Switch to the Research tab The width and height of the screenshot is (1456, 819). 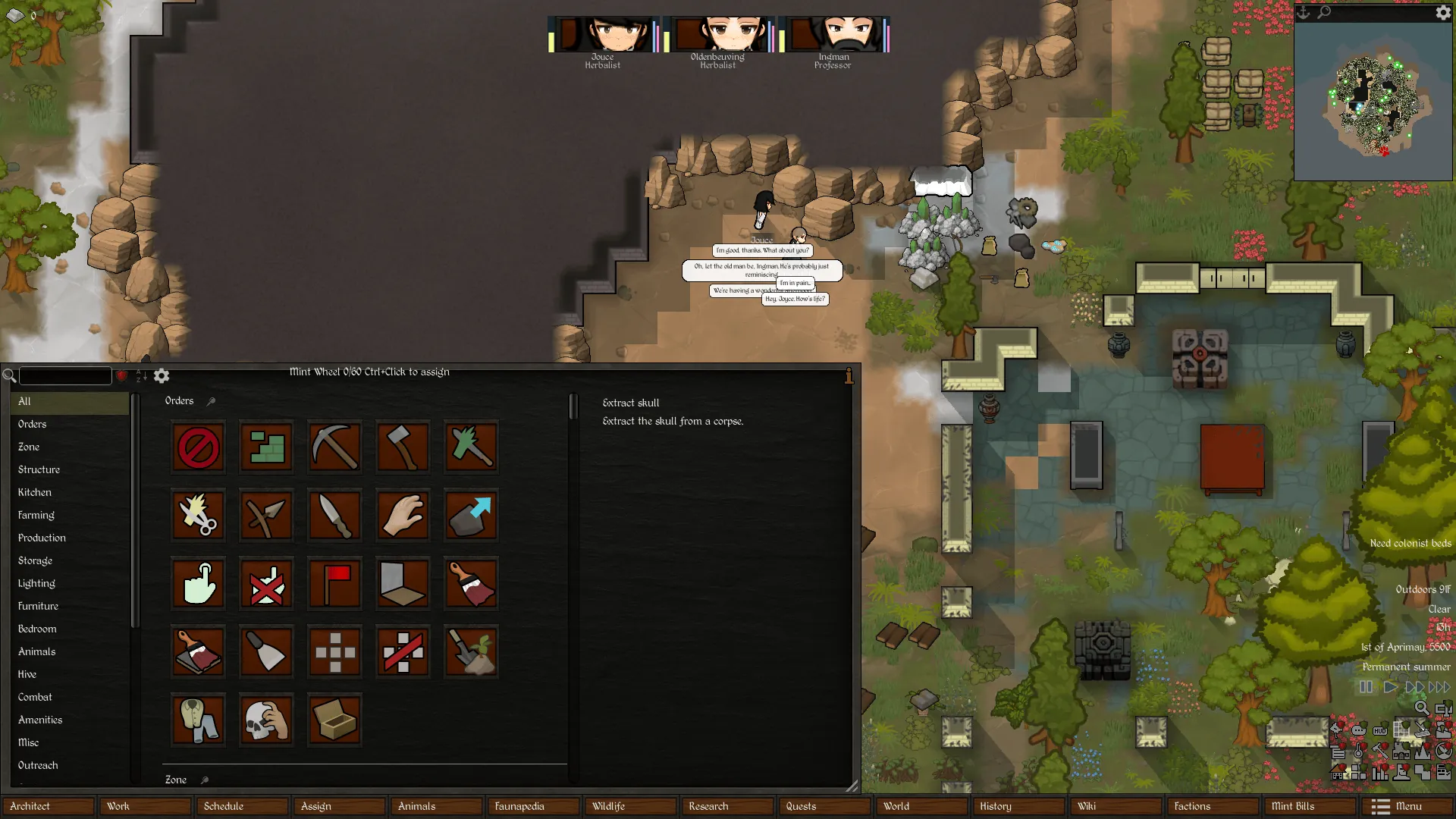click(726, 806)
